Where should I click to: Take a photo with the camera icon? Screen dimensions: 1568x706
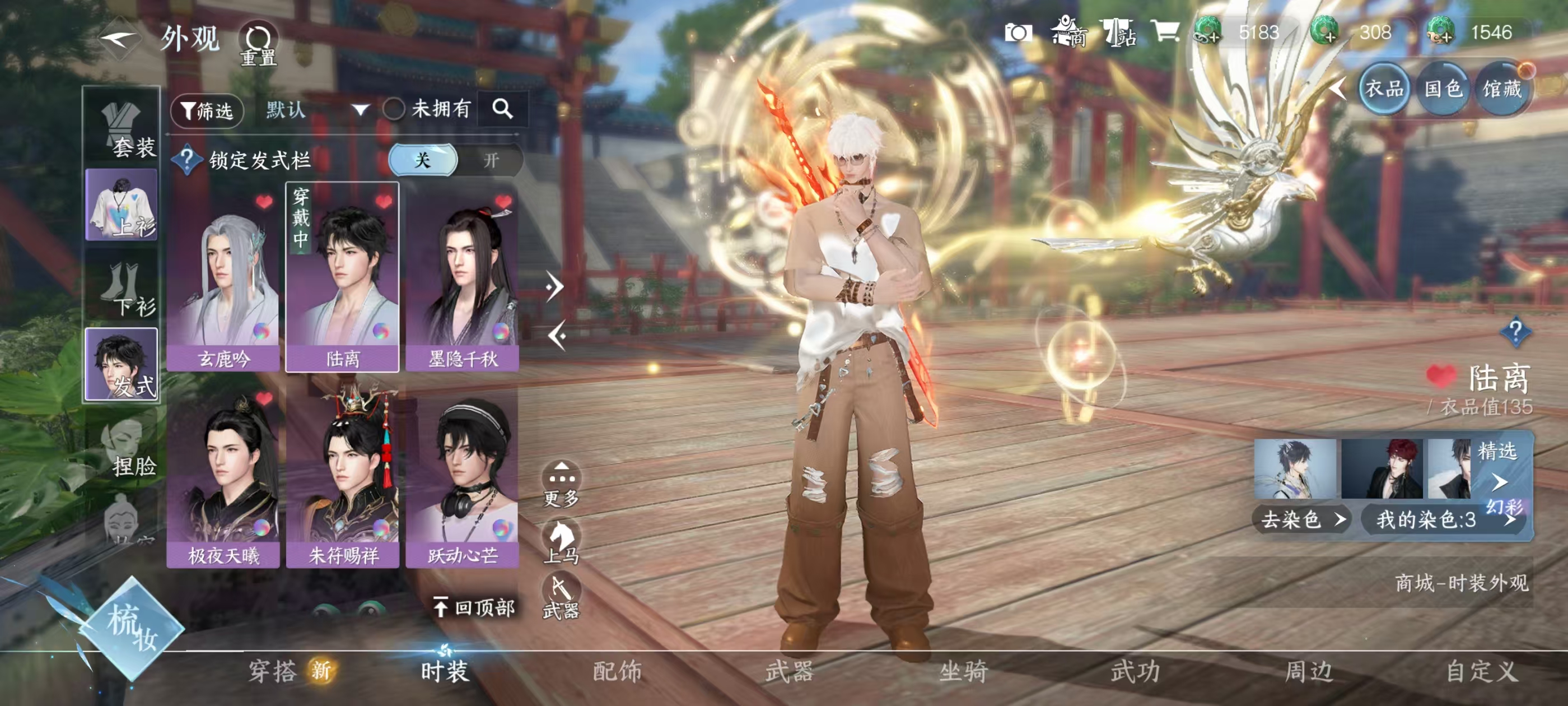(1018, 32)
